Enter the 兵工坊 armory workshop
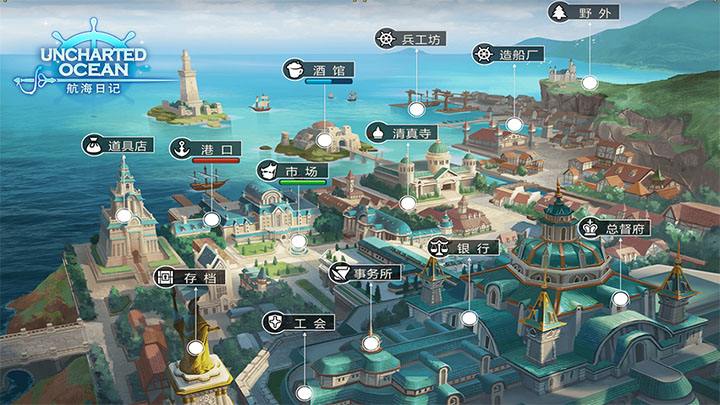Screen dimensions: 720x405 pyautogui.click(x=410, y=39)
